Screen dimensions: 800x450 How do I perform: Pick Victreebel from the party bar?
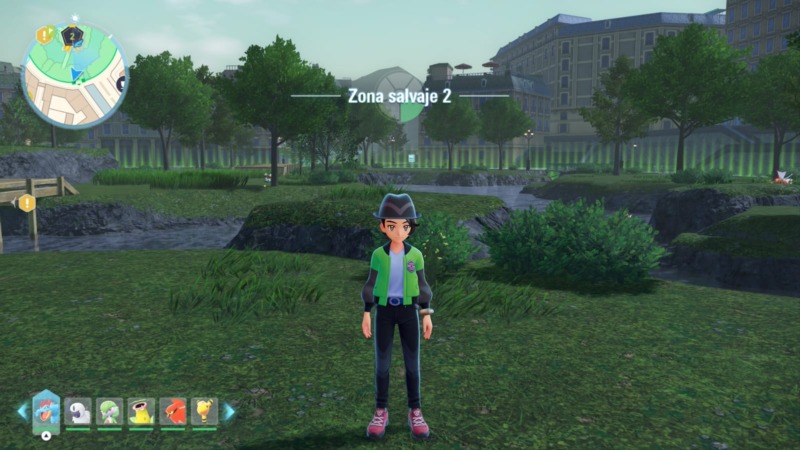pyautogui.click(x=141, y=411)
